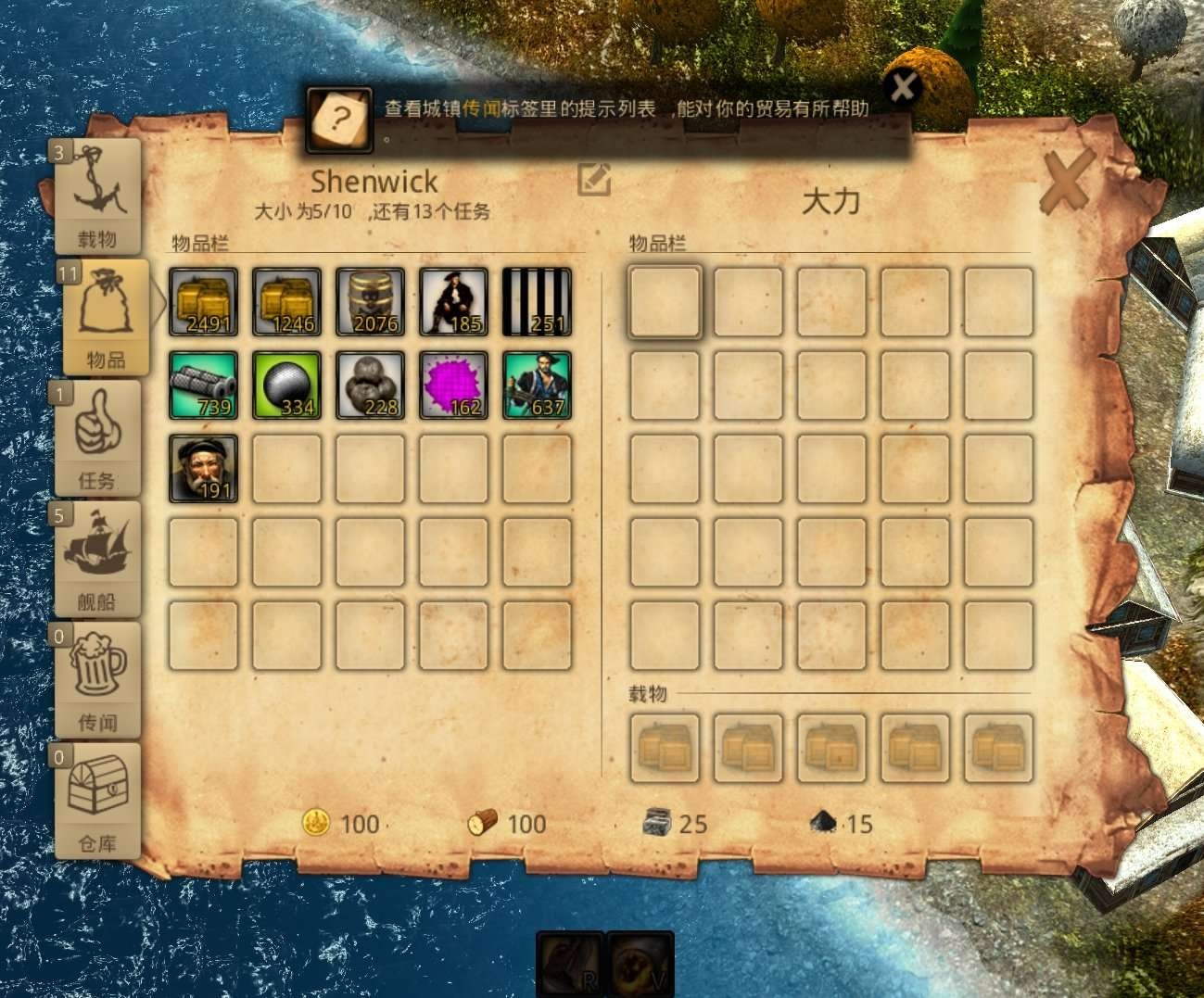Switch to the 载物 cargo tab

click(97, 197)
